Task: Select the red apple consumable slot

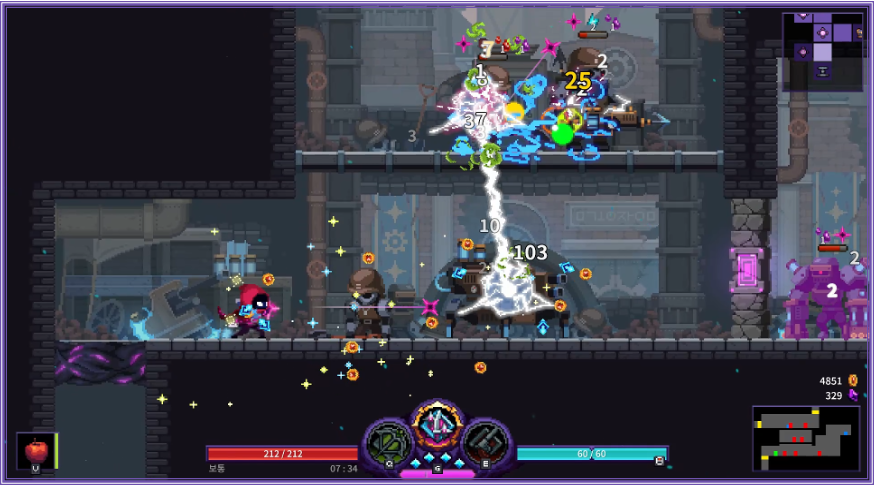Action: [x=36, y=450]
